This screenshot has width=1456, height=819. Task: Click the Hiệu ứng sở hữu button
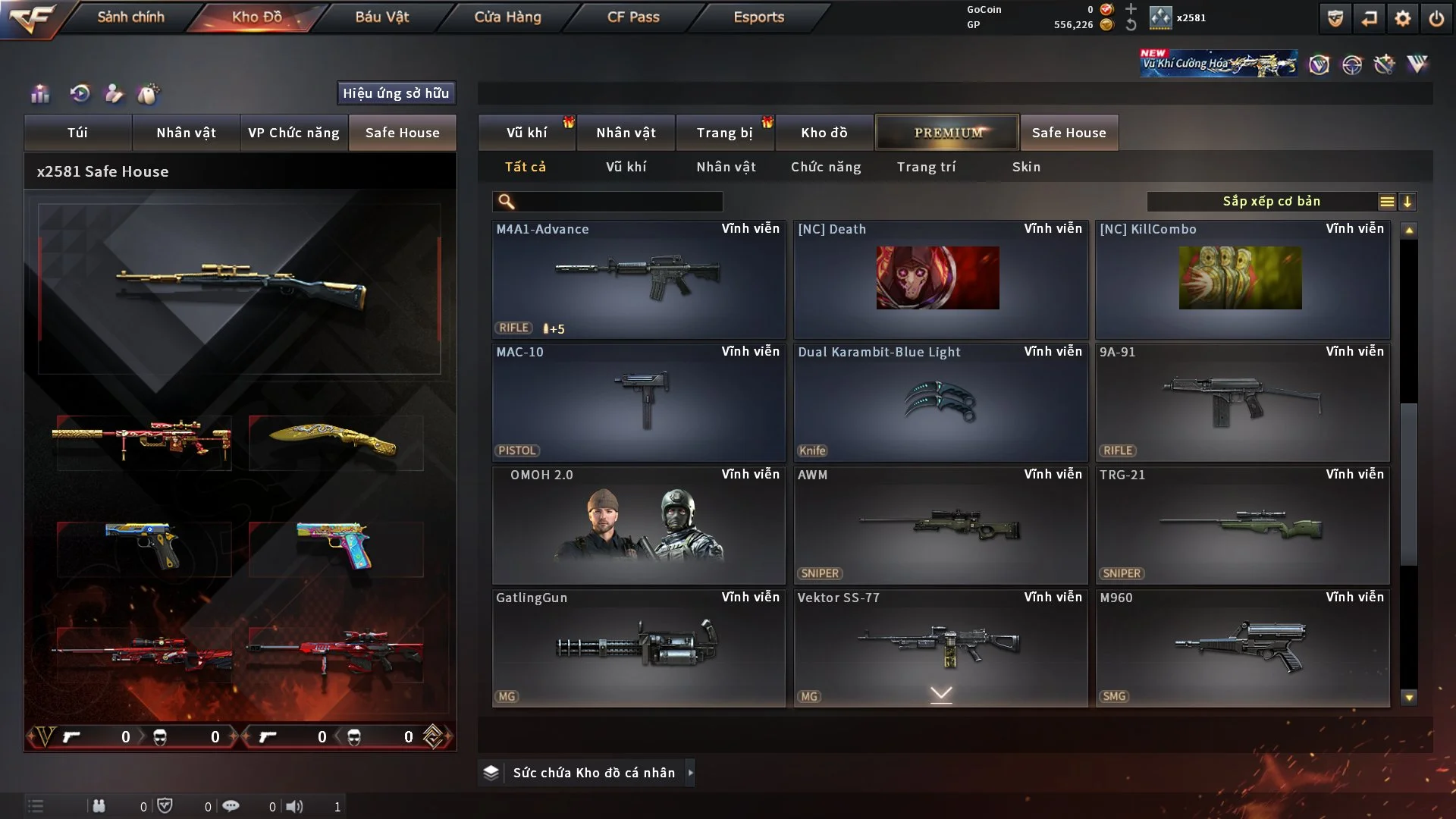pos(395,93)
